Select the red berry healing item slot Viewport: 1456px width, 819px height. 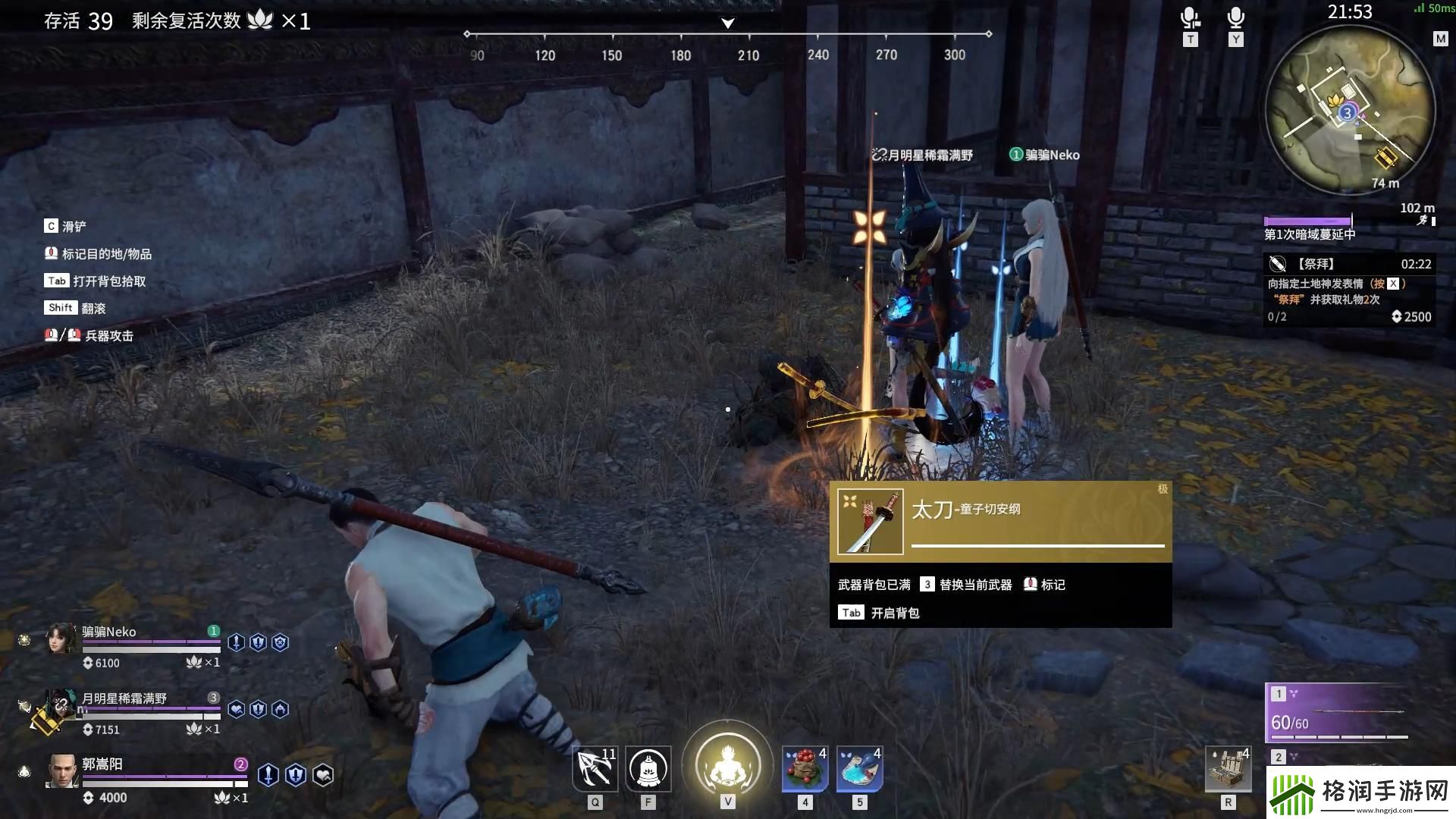tap(805, 769)
